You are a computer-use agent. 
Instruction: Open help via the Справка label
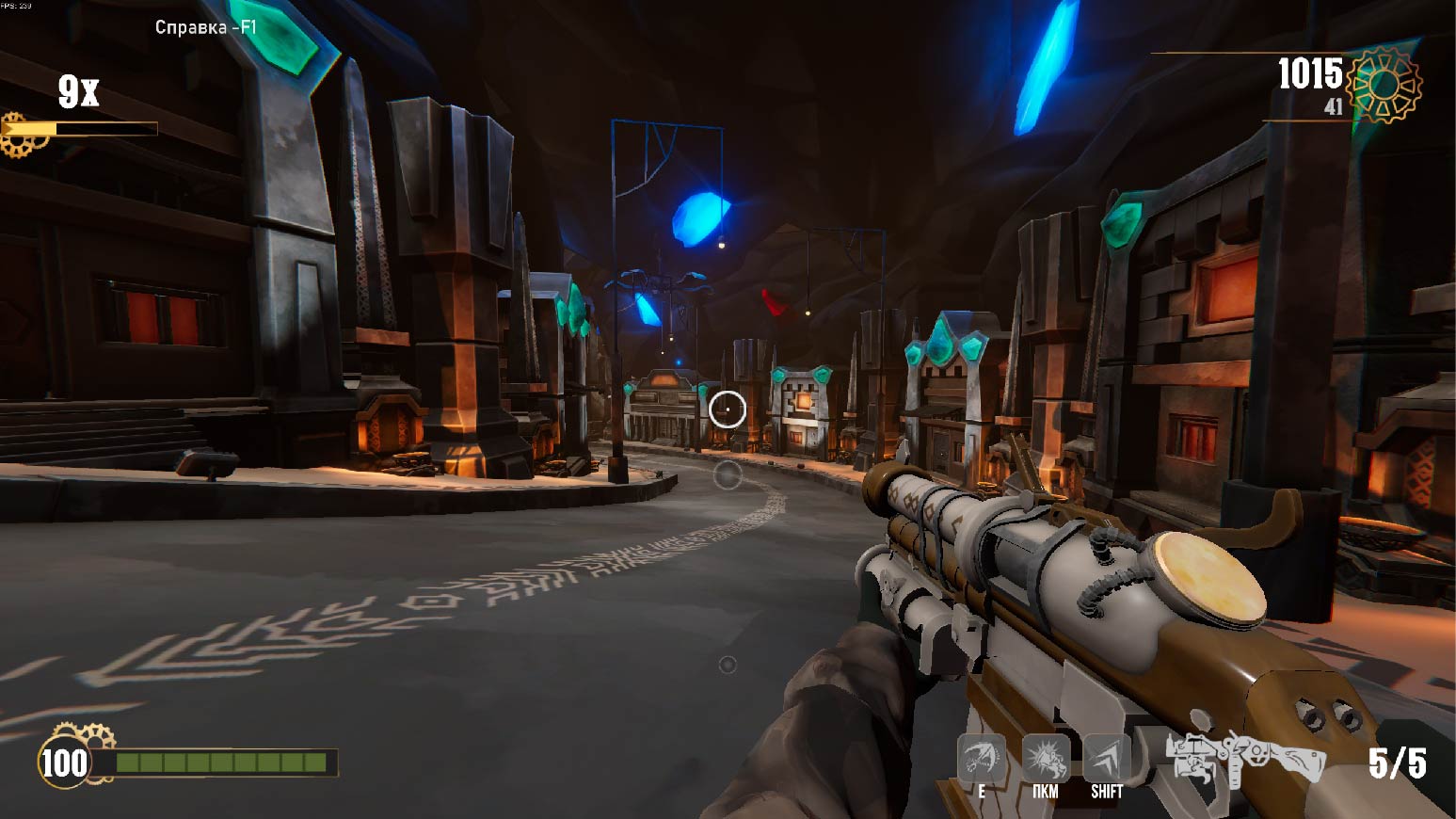click(x=205, y=27)
